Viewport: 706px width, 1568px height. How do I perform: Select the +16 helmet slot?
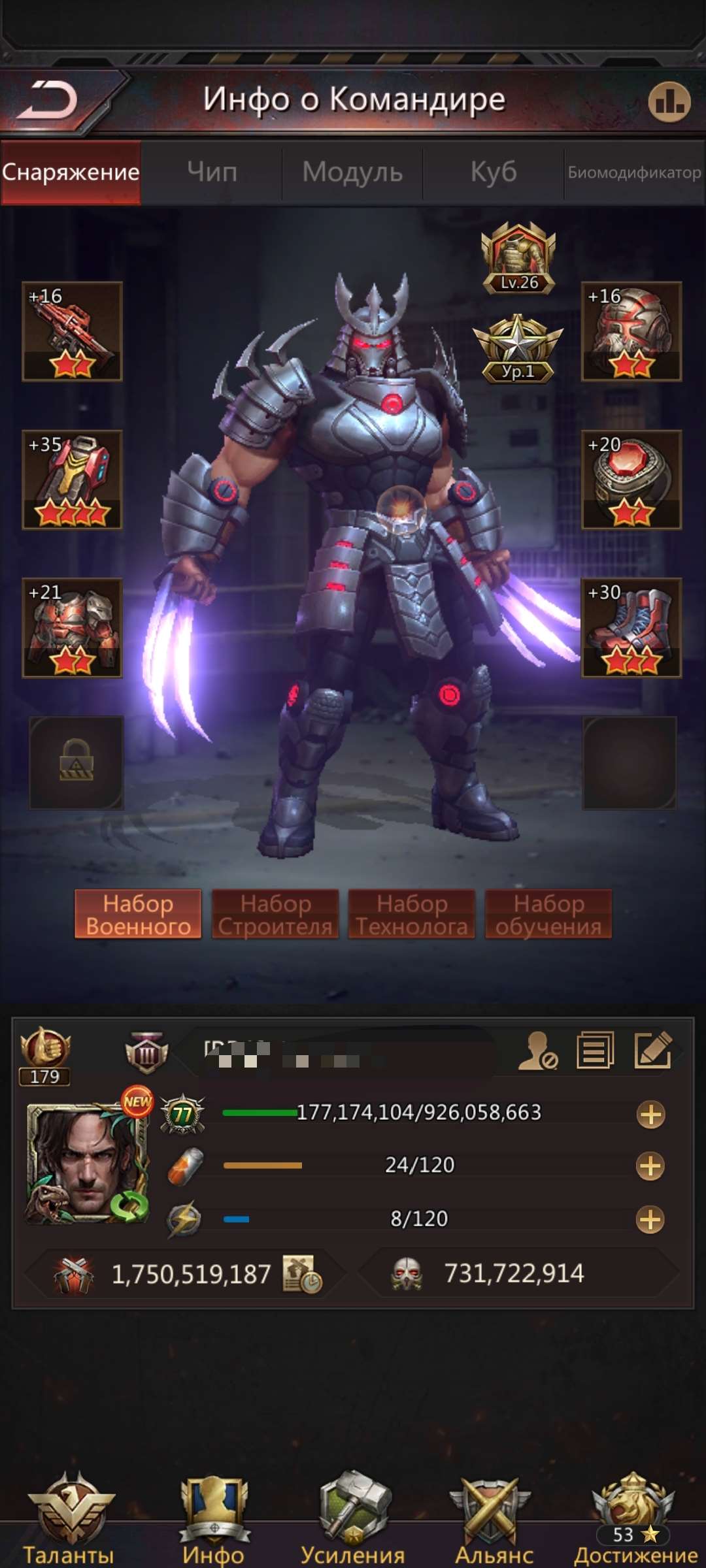point(631,331)
